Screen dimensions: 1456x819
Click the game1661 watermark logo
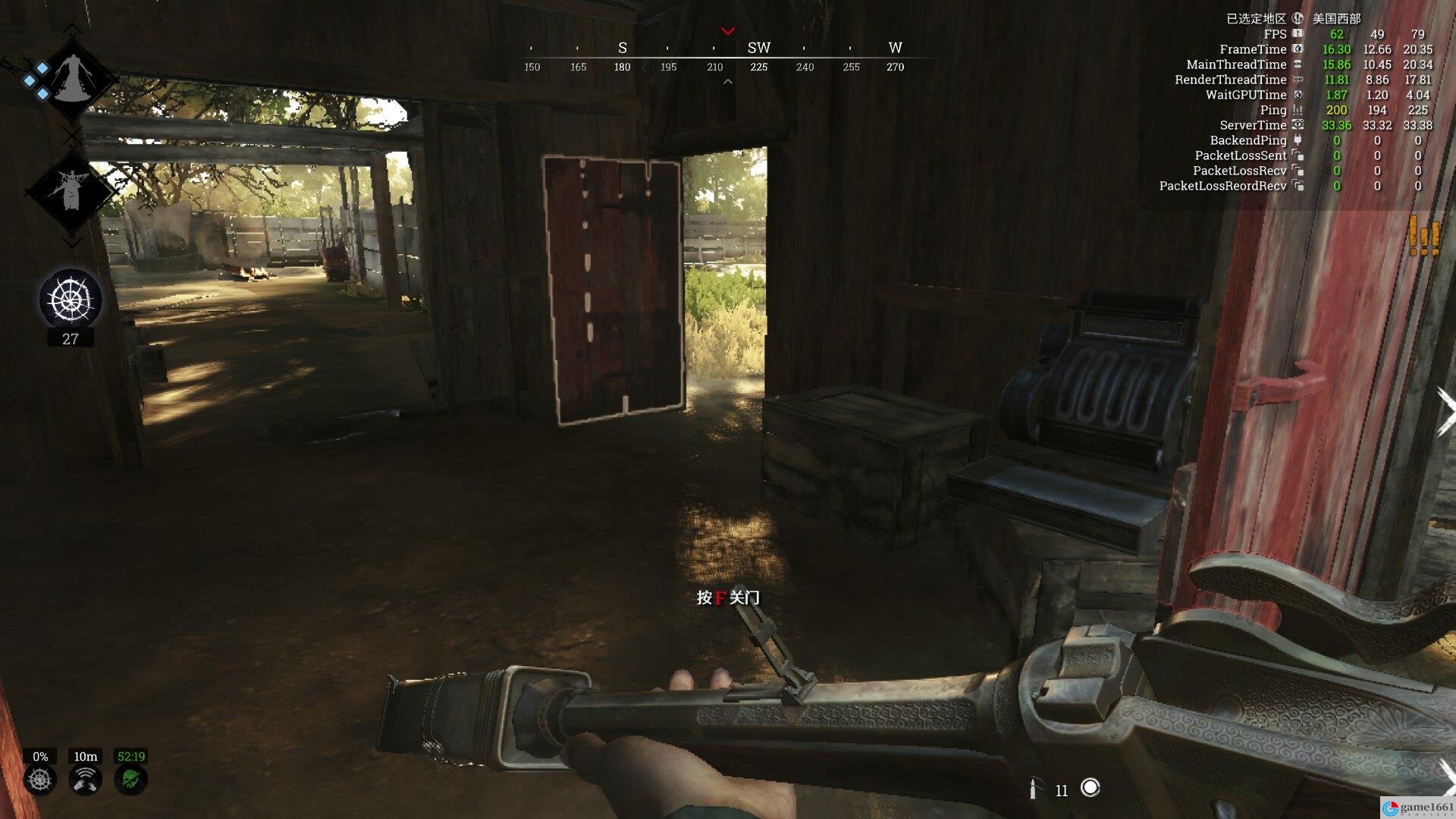1417,808
